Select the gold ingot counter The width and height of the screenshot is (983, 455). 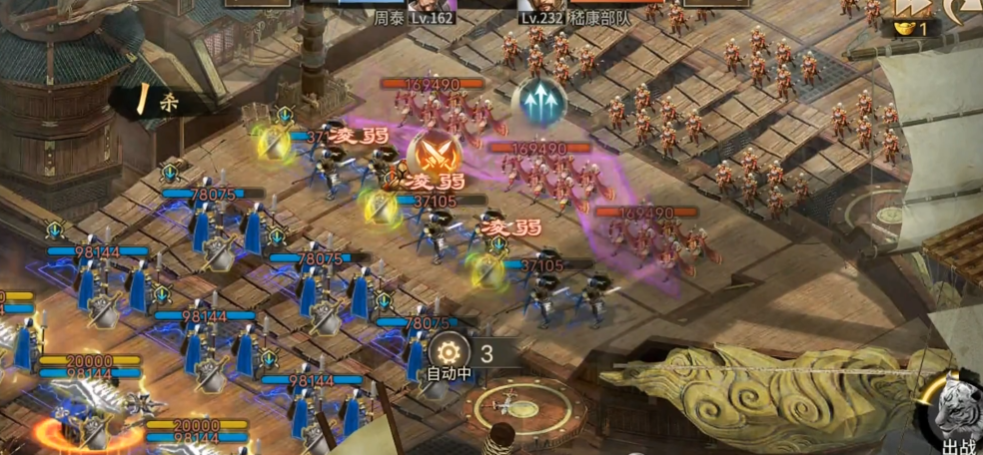pos(912,29)
